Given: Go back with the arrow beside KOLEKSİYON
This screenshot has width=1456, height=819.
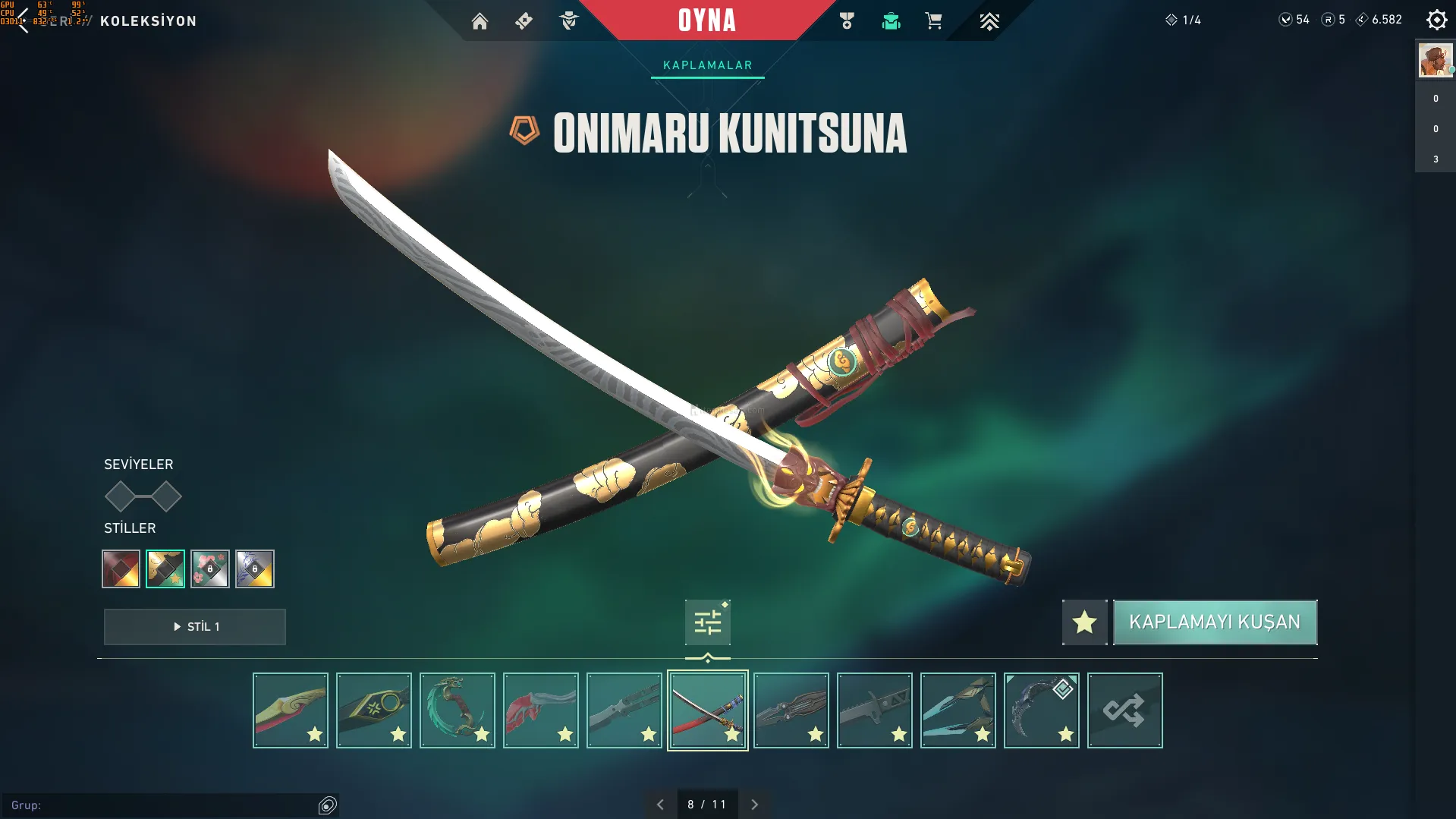Looking at the screenshot, I should click(x=23, y=21).
